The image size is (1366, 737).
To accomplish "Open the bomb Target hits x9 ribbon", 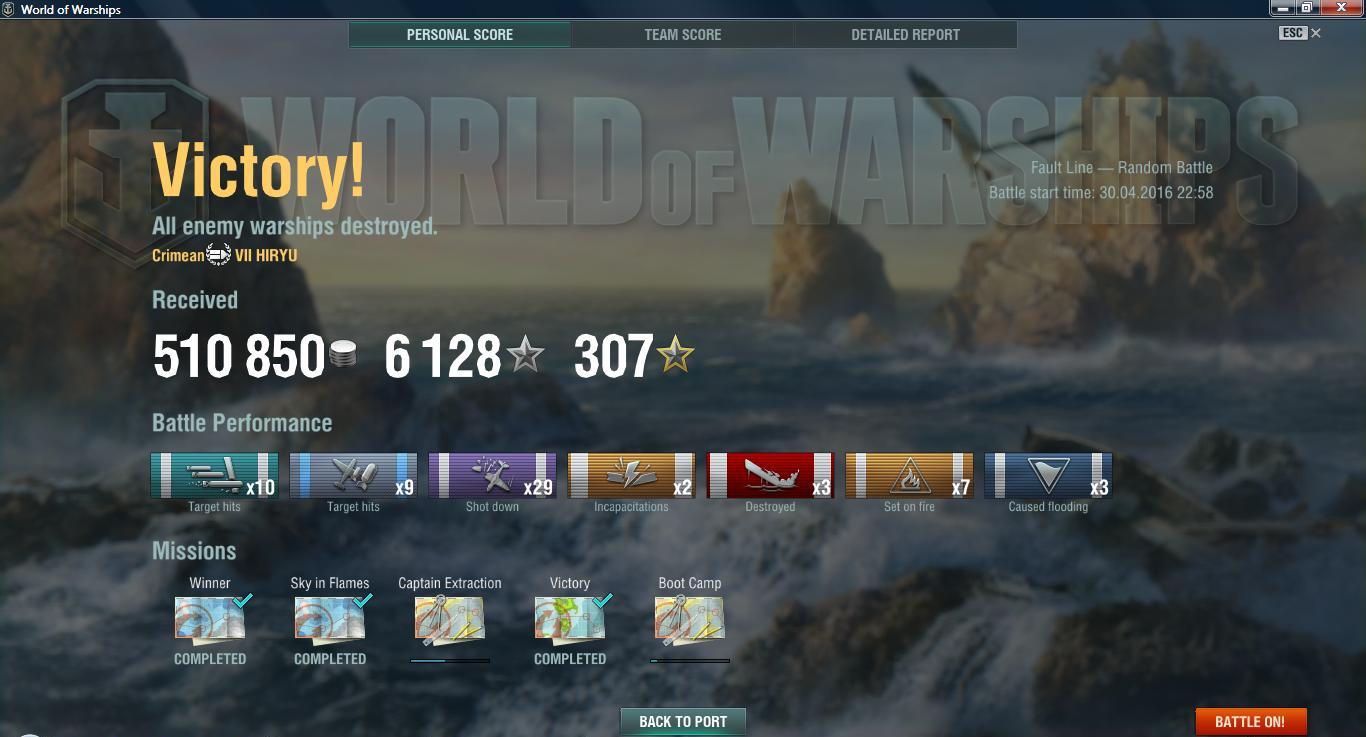I will pyautogui.click(x=353, y=476).
